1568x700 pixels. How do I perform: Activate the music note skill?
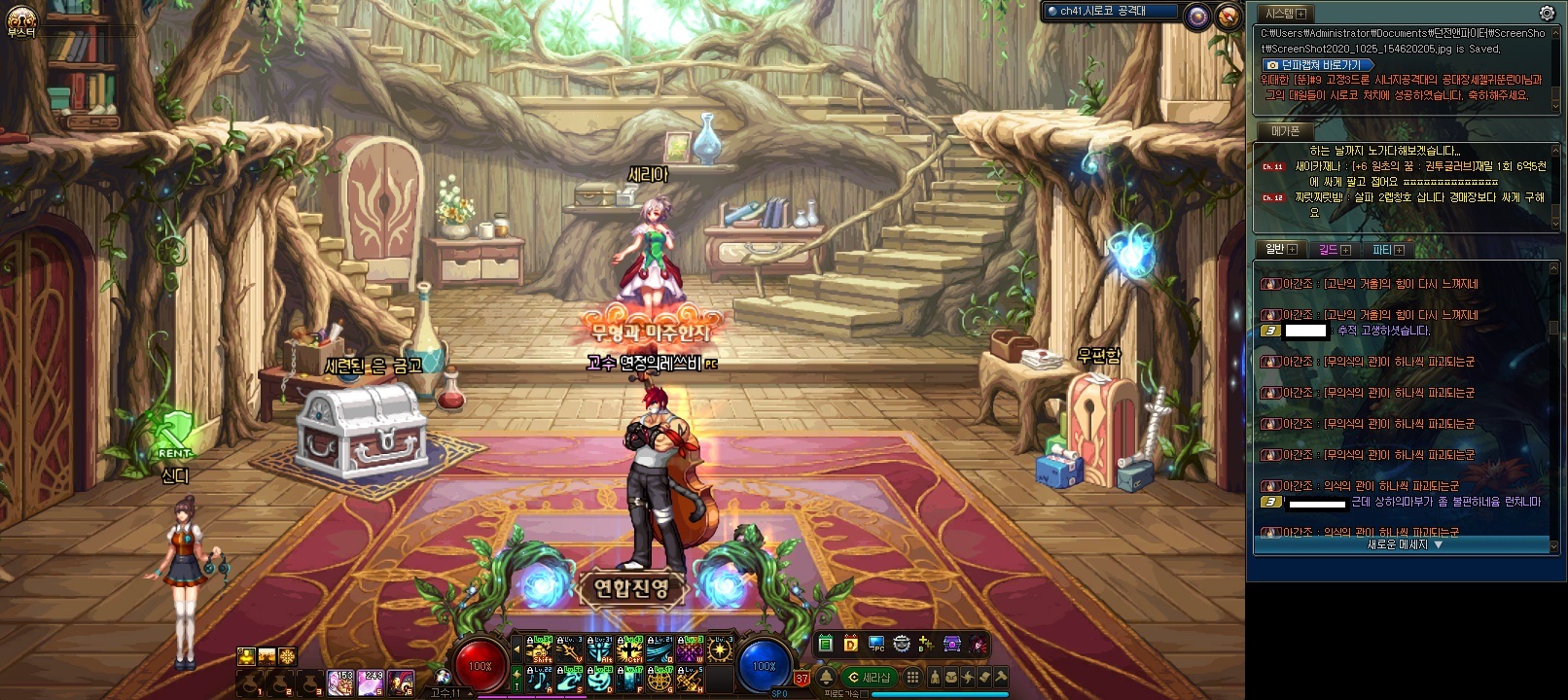click(x=539, y=679)
